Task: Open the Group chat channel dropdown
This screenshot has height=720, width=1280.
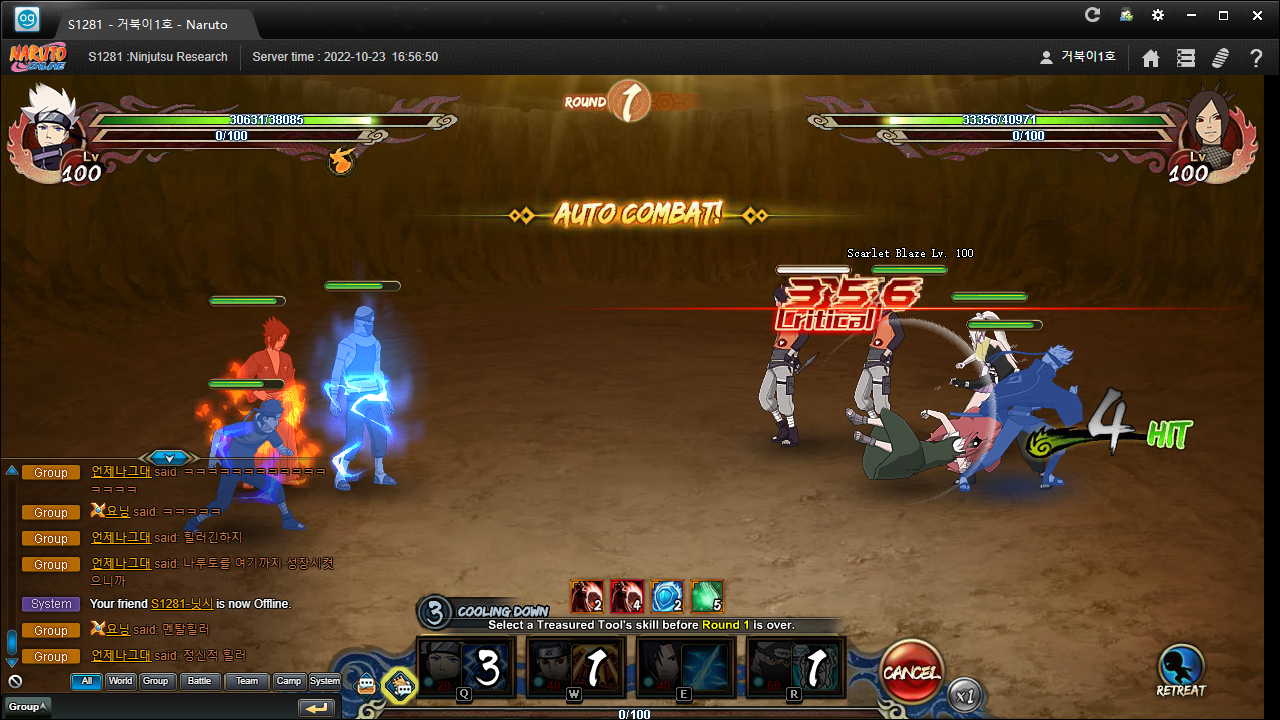Action: 26,707
